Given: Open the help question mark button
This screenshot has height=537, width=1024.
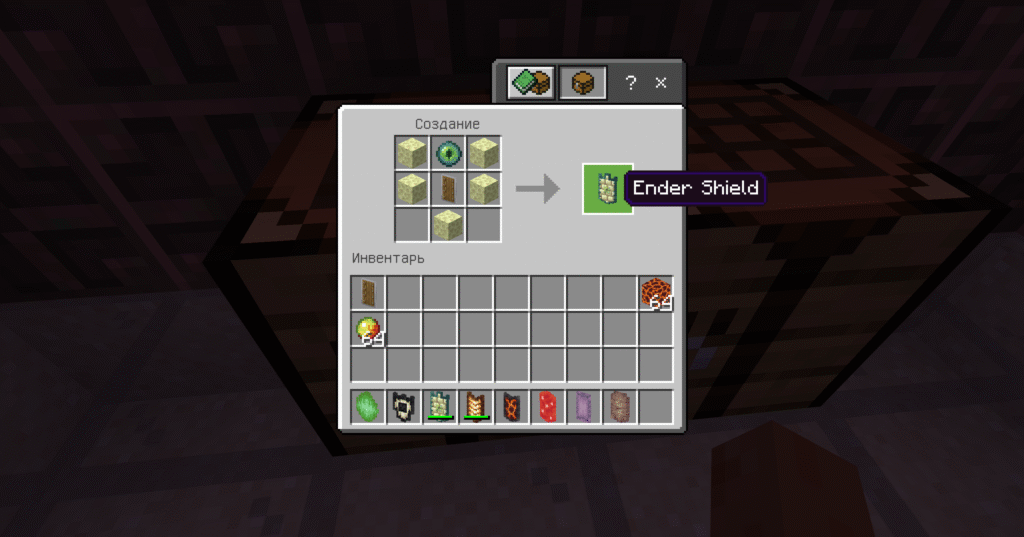Looking at the screenshot, I should (631, 83).
